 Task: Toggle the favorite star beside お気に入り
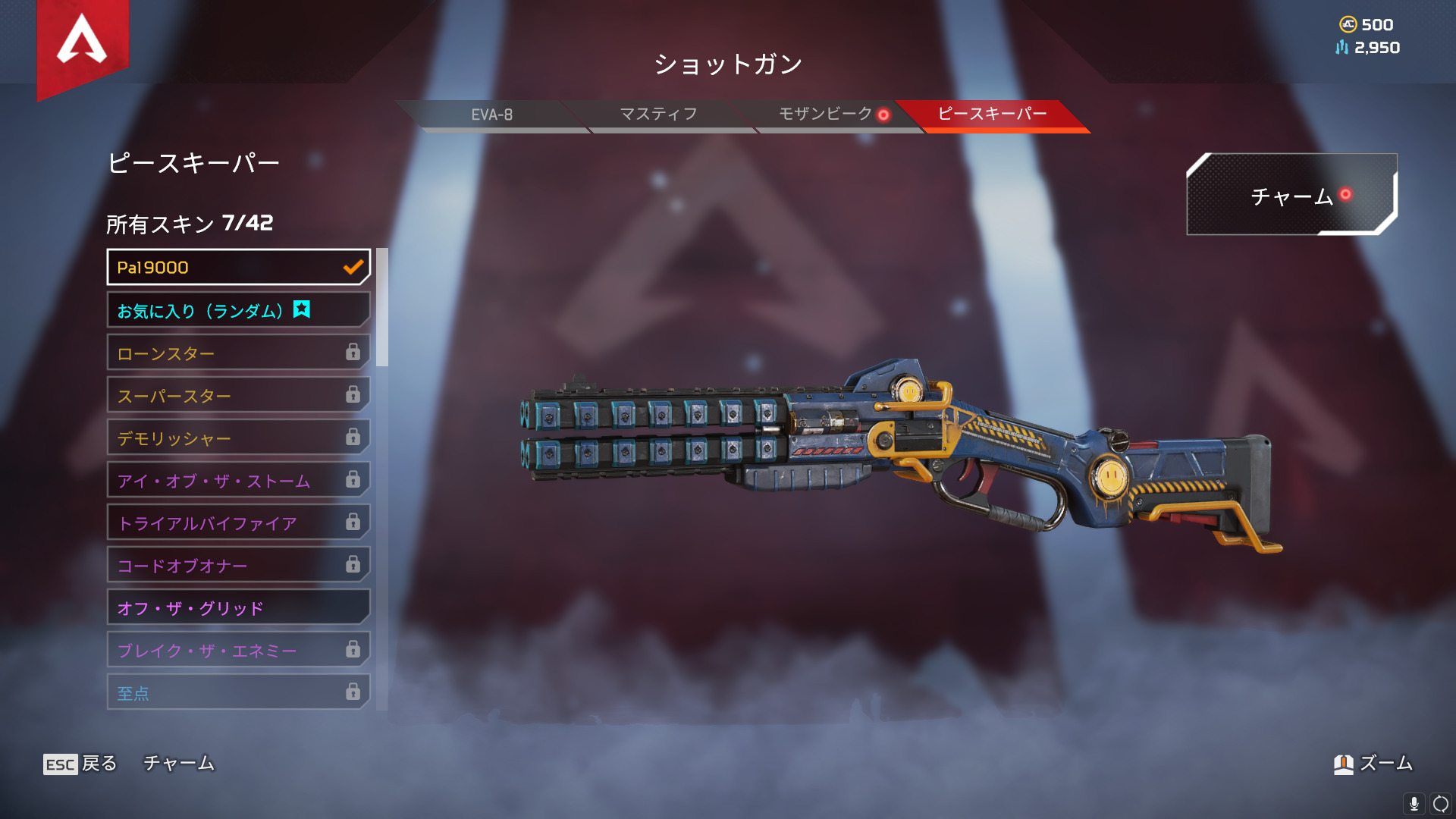302,309
